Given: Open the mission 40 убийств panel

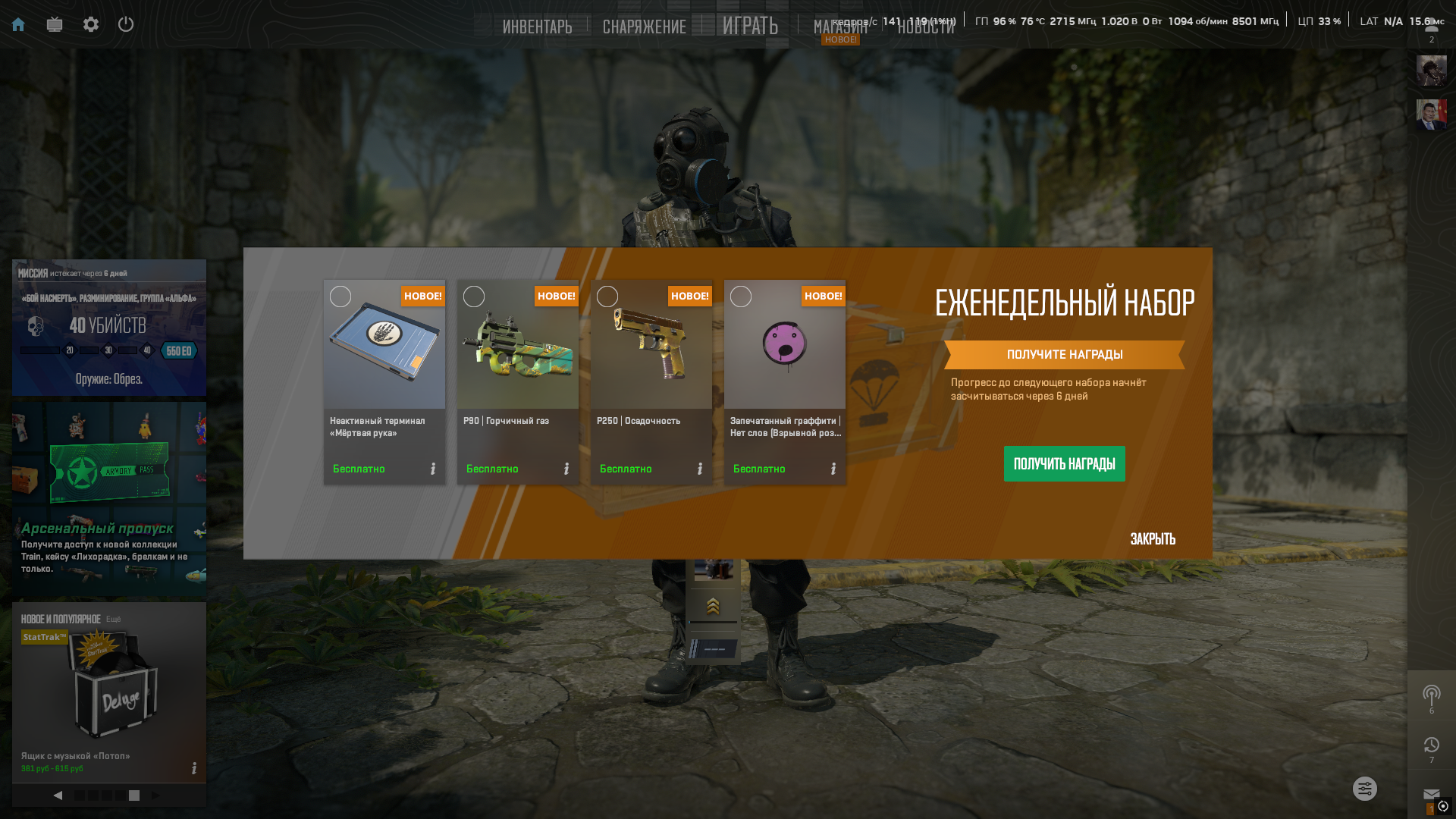Looking at the screenshot, I should [109, 328].
